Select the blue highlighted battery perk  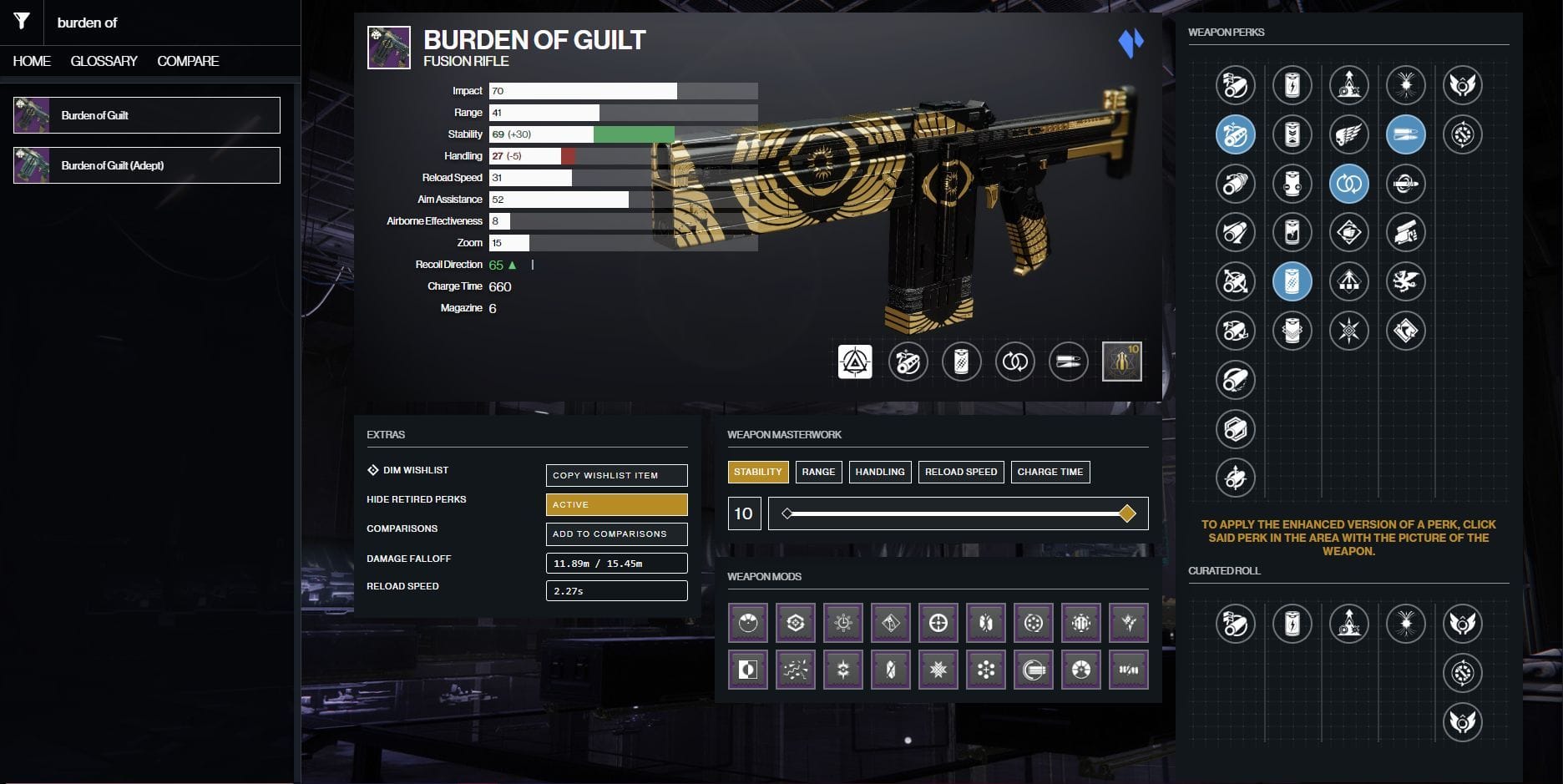tap(1292, 281)
